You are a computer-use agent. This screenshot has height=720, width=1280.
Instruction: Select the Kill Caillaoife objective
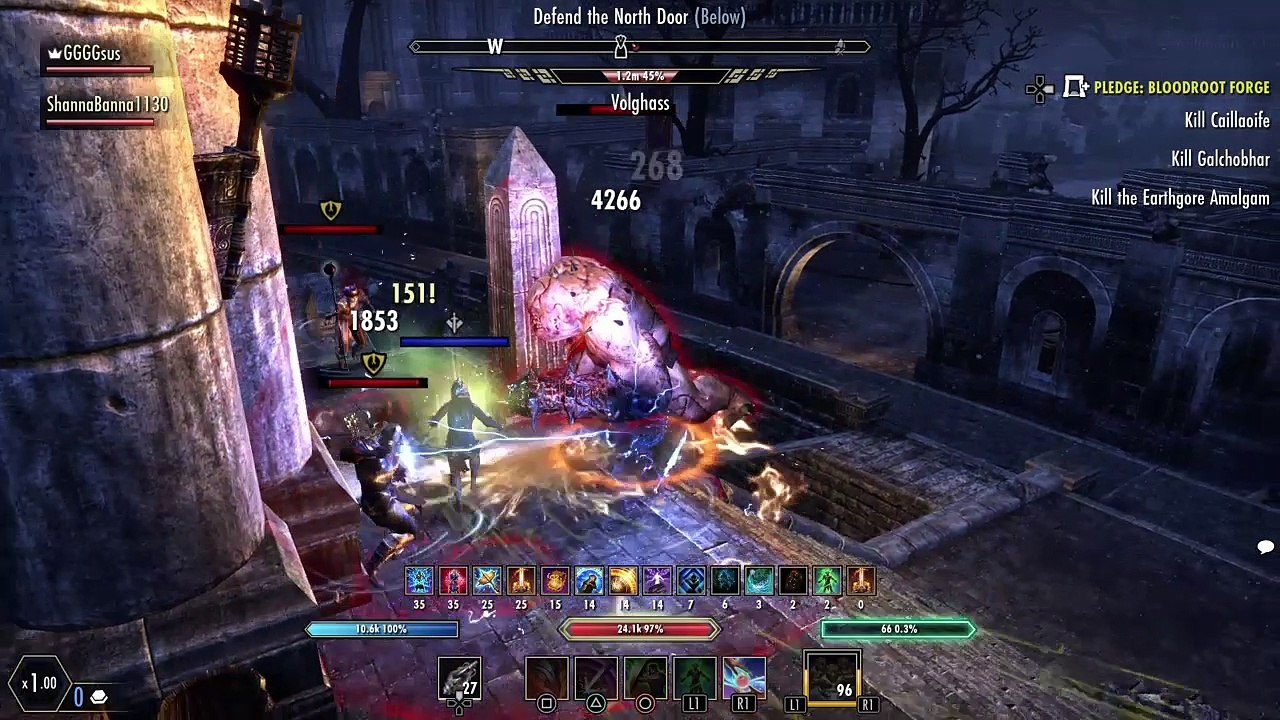click(1227, 120)
